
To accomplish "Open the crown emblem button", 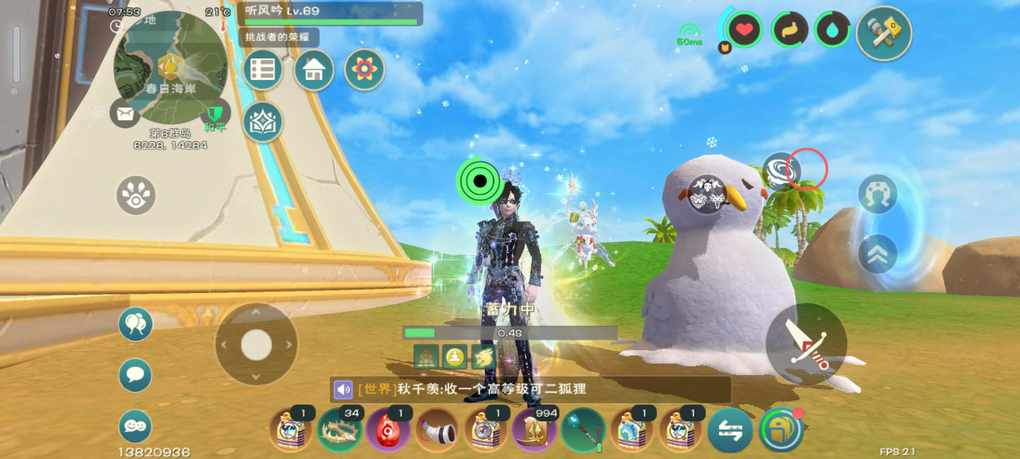I will pyautogui.click(x=263, y=122).
